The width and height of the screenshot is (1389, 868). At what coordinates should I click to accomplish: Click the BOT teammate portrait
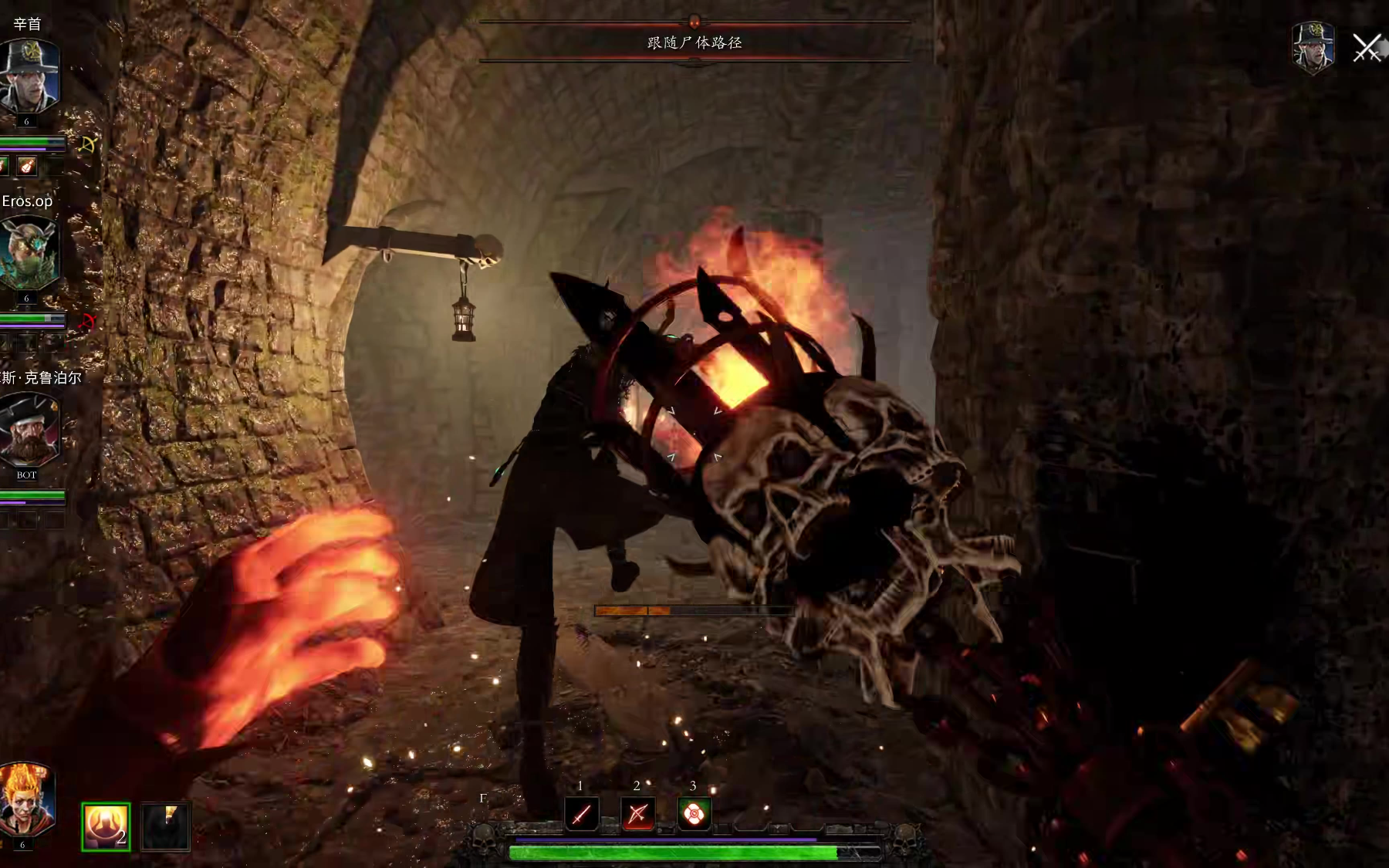point(29,430)
